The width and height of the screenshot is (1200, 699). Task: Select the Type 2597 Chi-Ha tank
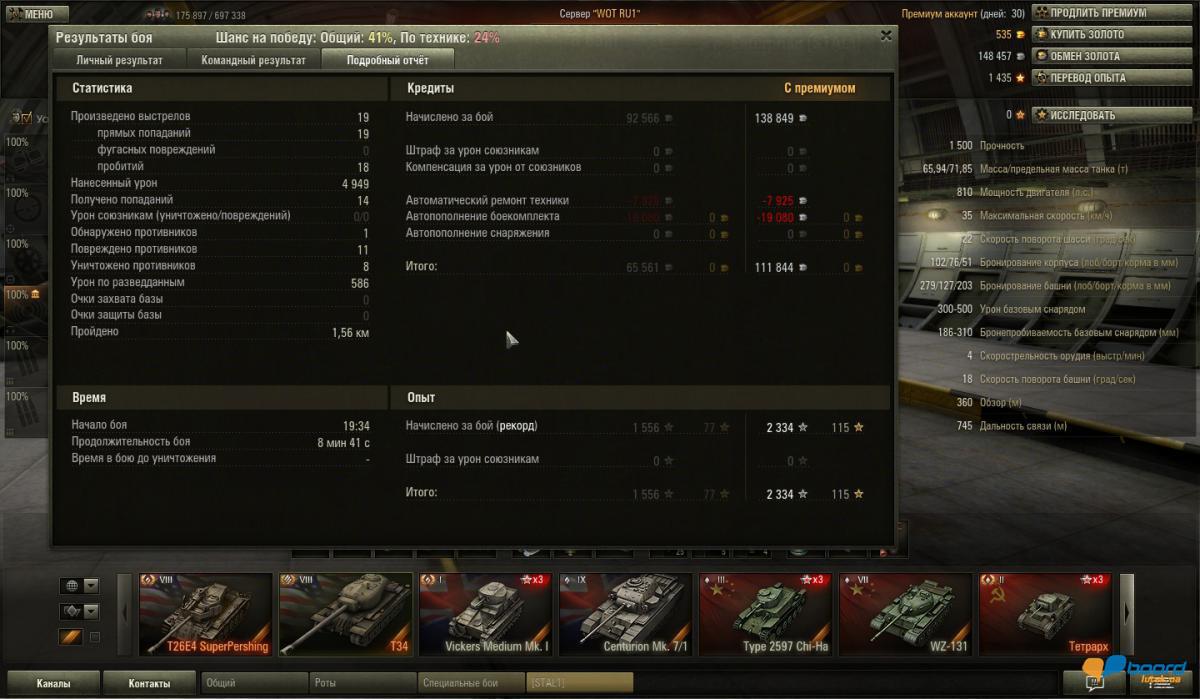765,614
